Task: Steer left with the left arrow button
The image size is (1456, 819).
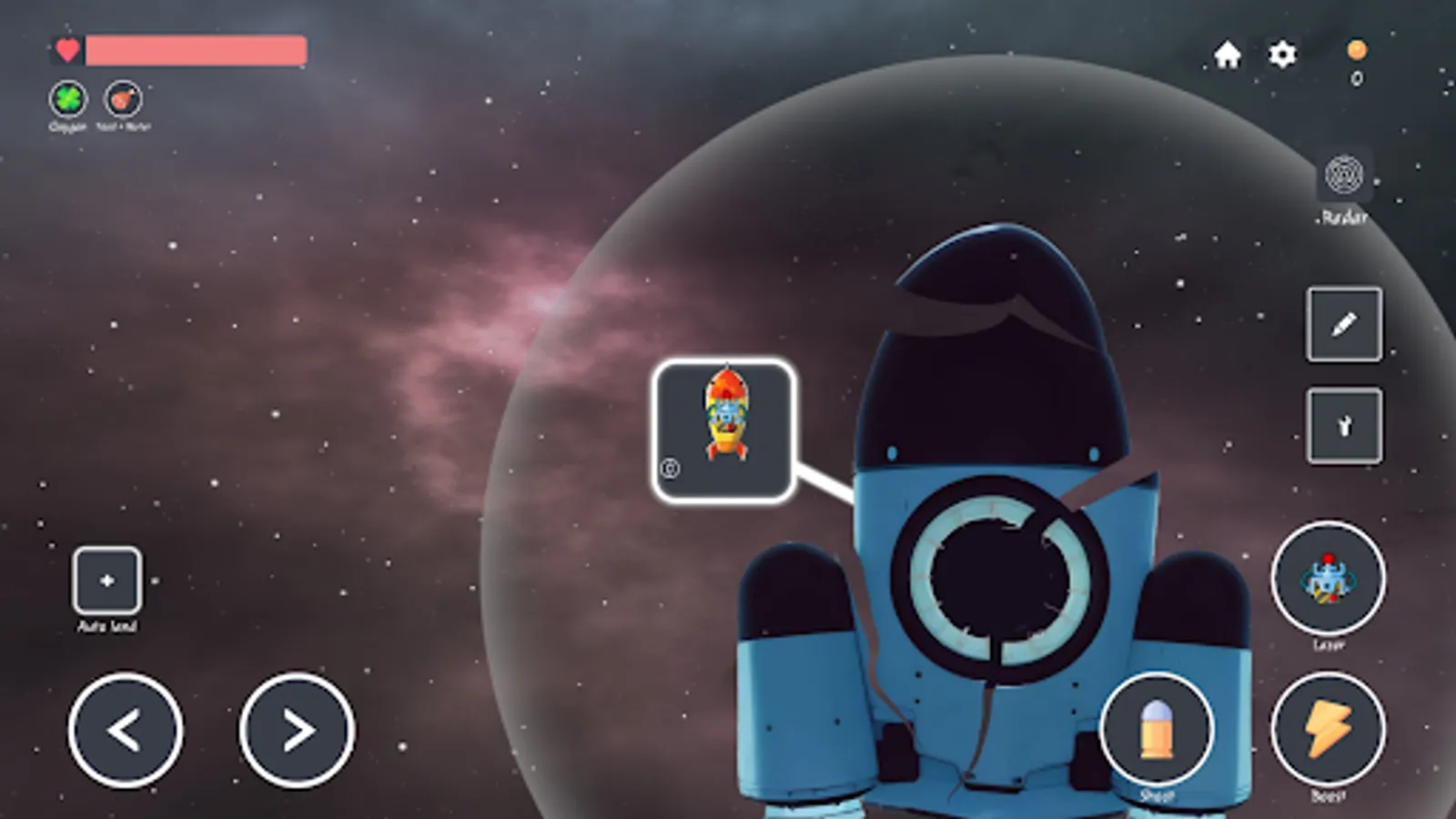Action: click(126, 730)
